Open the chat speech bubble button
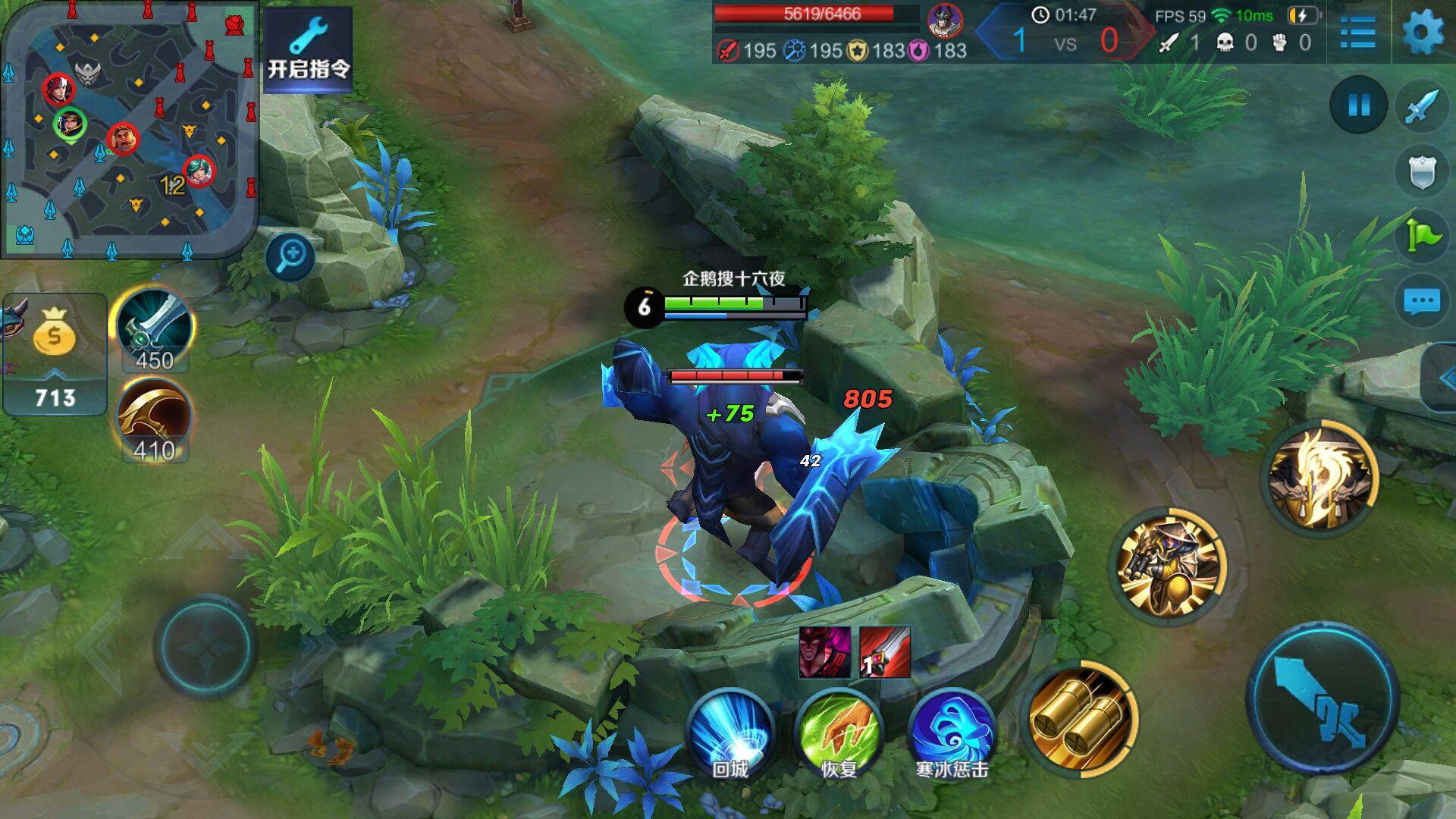 (x=1422, y=301)
